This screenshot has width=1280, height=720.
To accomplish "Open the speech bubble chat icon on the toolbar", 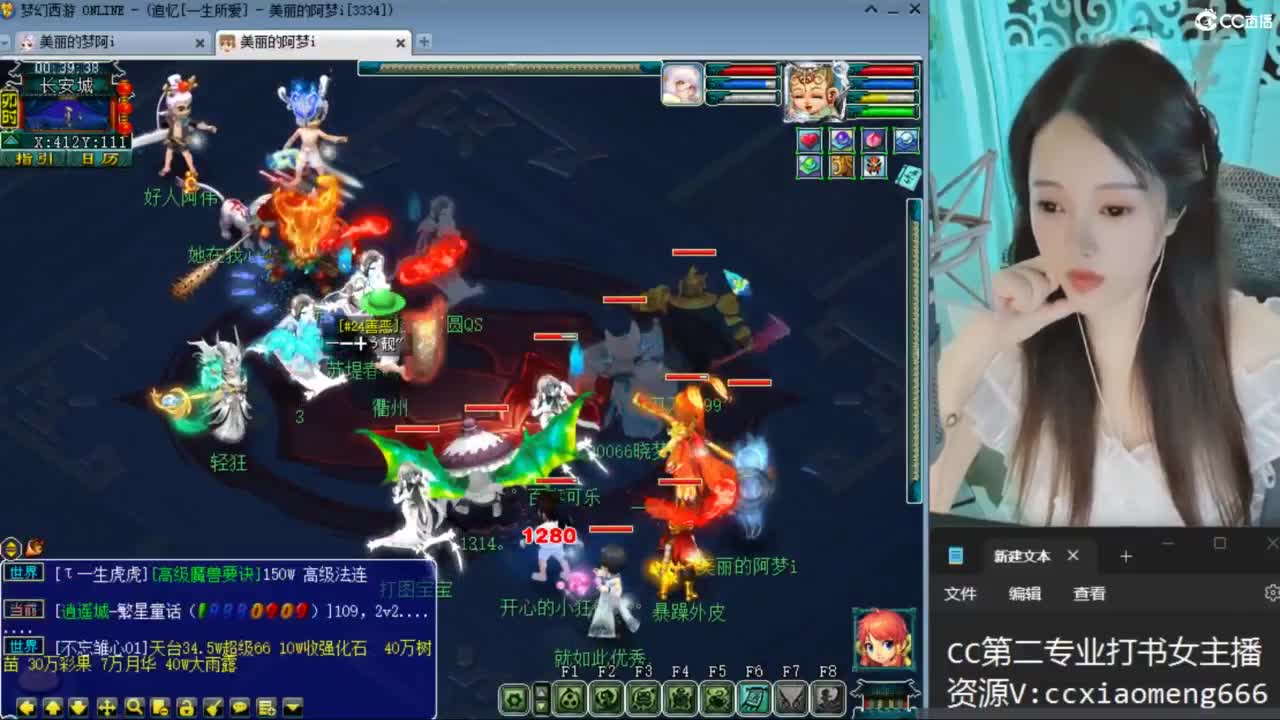I will tap(240, 707).
